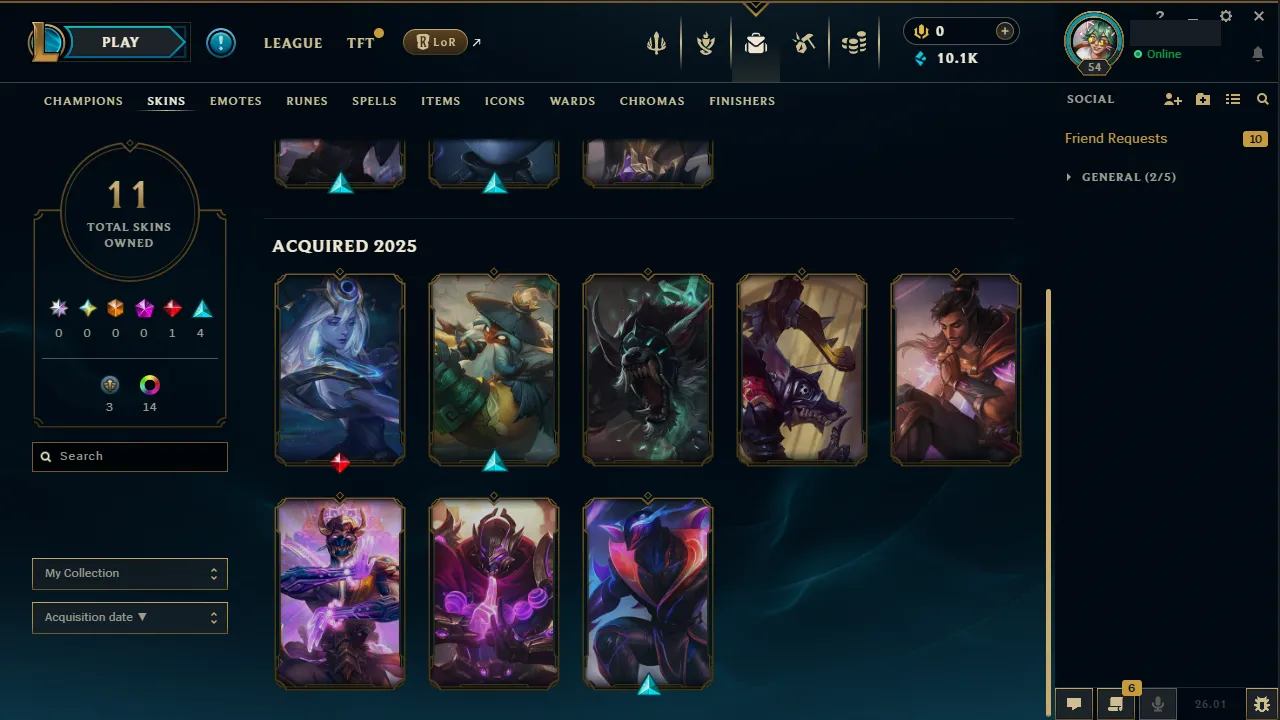The image size is (1280, 720).
Task: Switch to the CHROMAS tab
Action: pos(652,101)
